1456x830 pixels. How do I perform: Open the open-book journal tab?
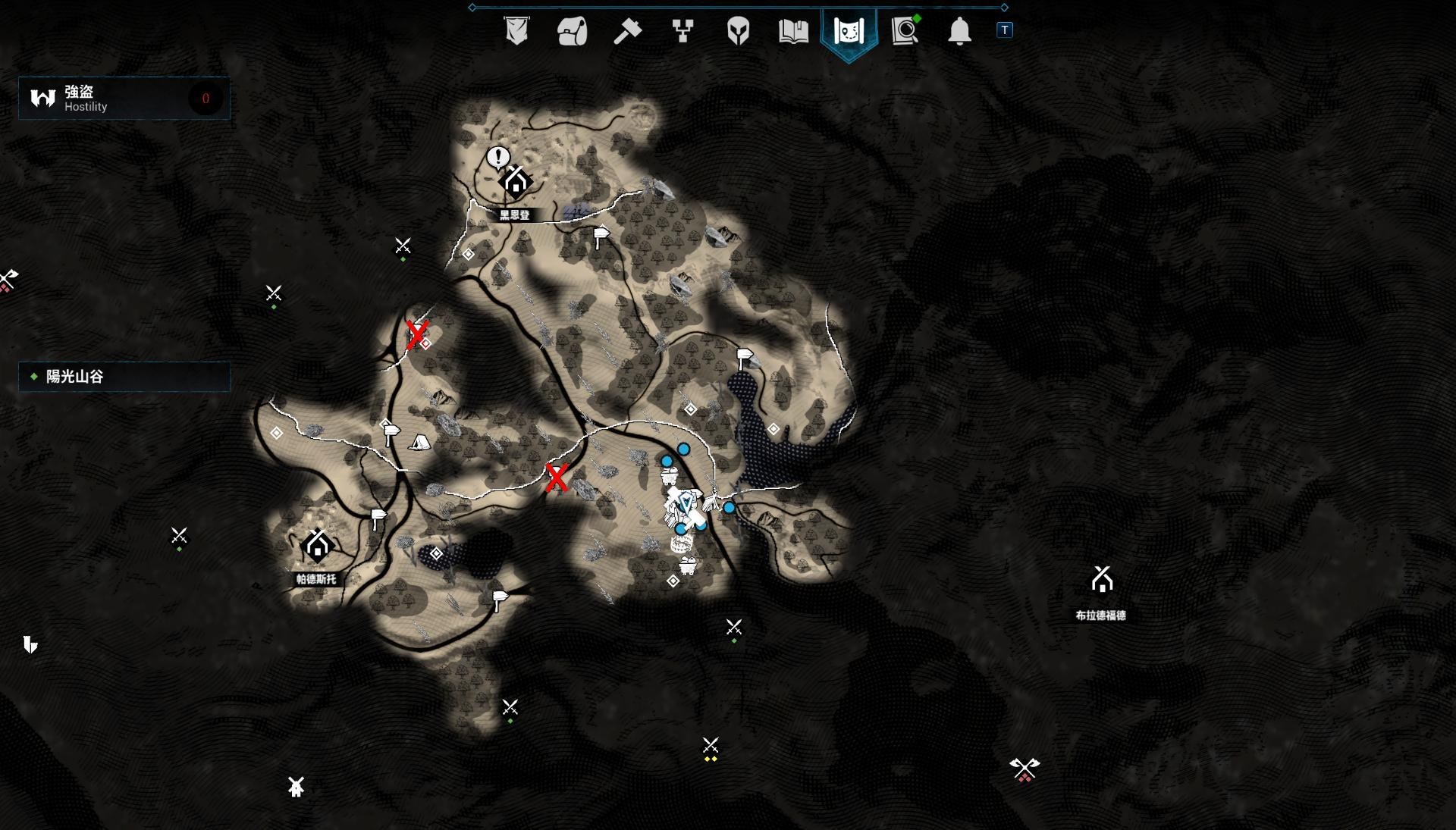pyautogui.click(x=793, y=31)
